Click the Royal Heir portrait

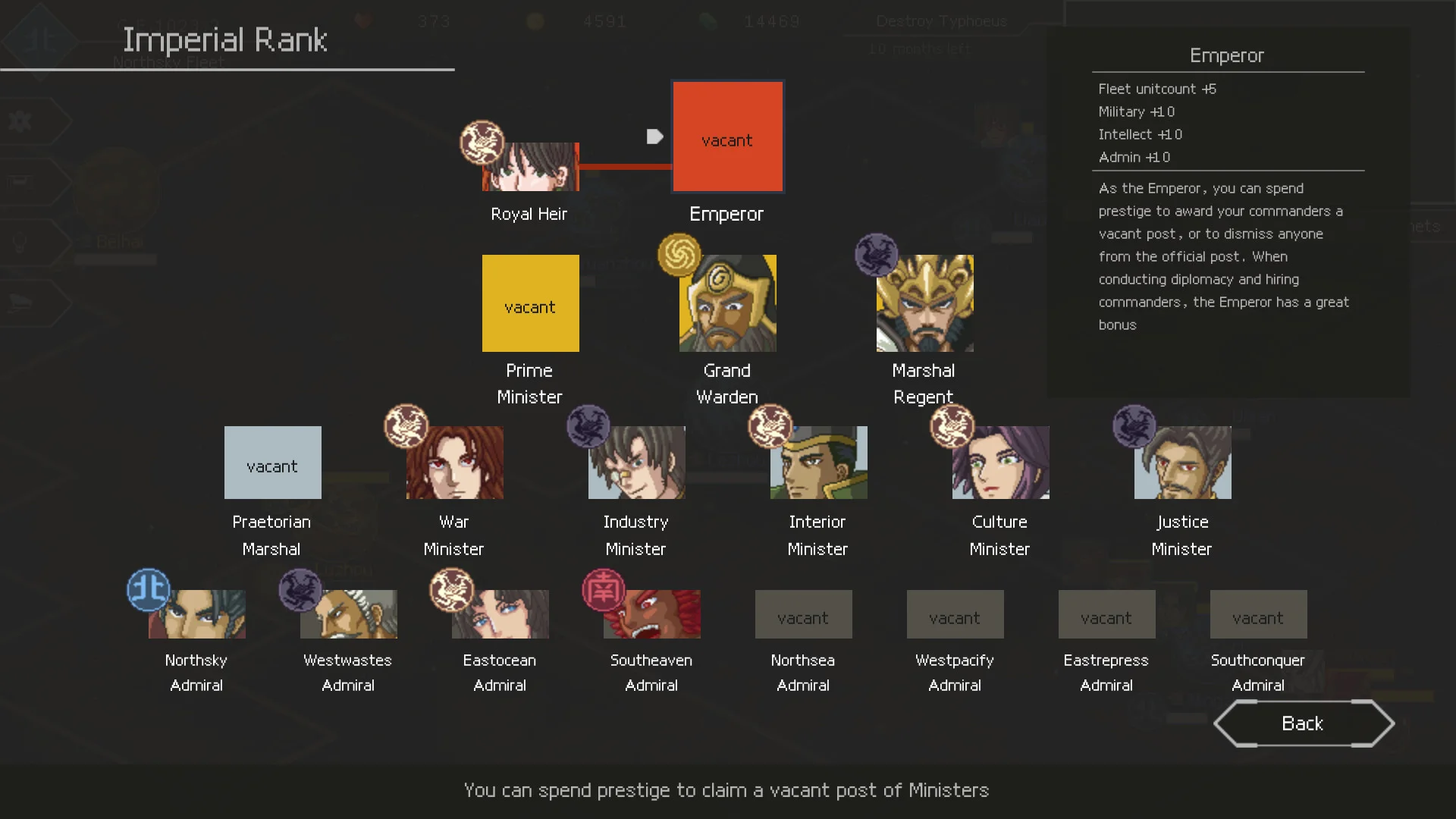530,167
